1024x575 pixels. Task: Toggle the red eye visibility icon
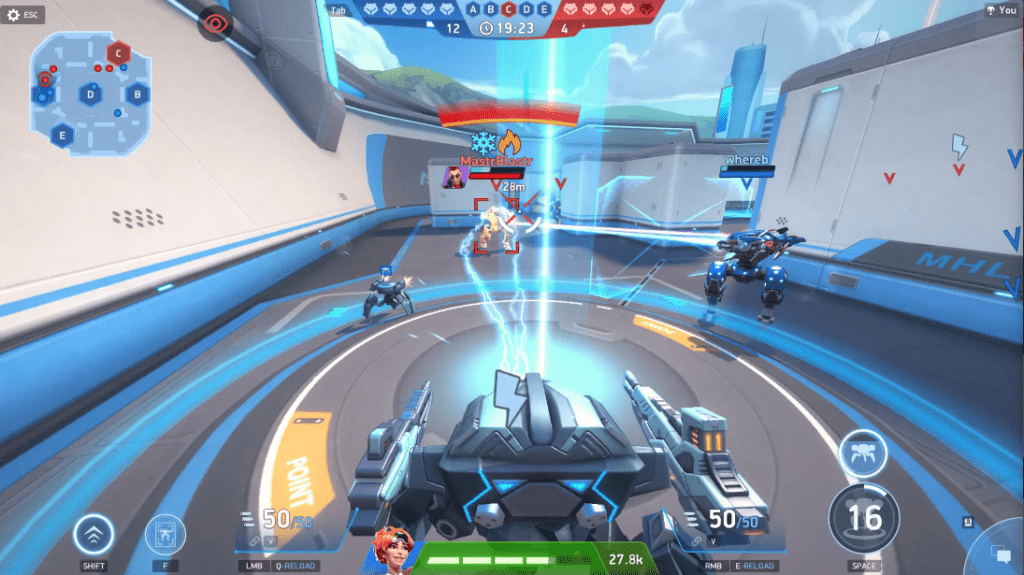[214, 23]
